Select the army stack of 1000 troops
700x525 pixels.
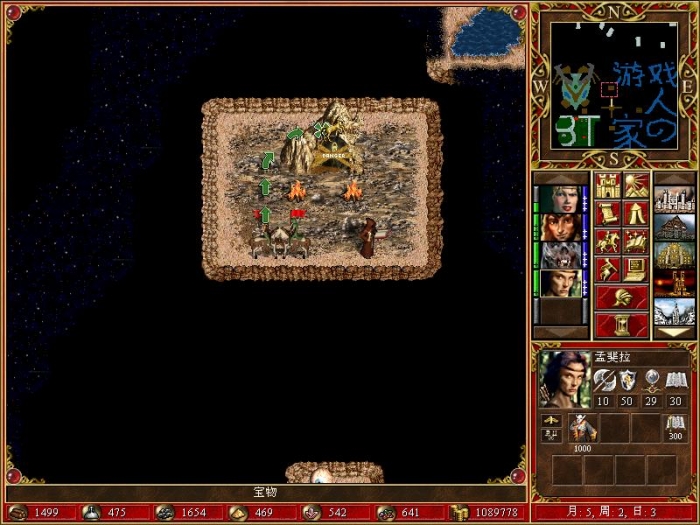click(583, 429)
